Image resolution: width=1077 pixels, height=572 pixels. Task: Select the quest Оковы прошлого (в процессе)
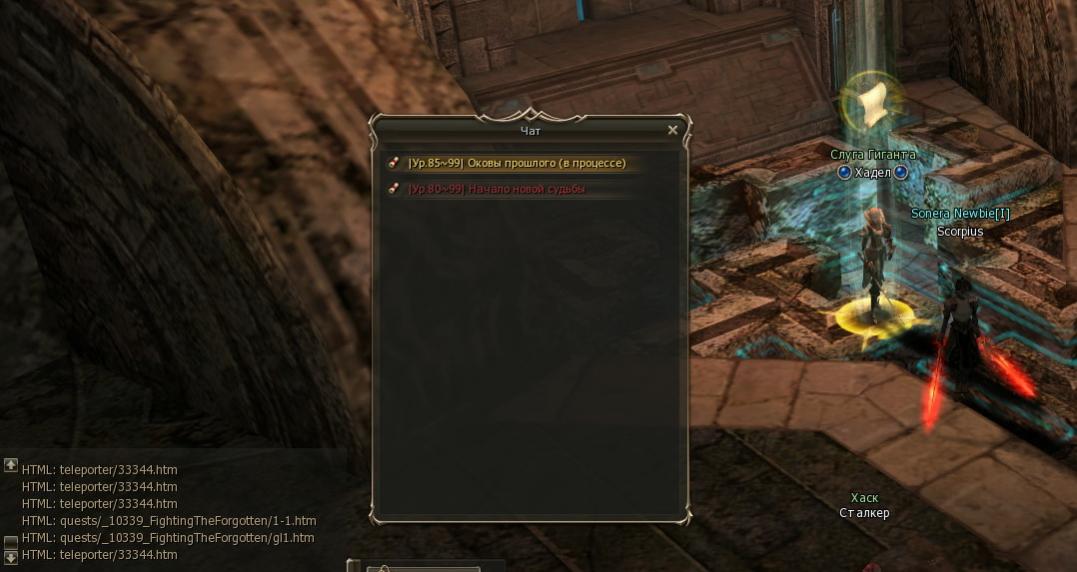tap(516, 163)
